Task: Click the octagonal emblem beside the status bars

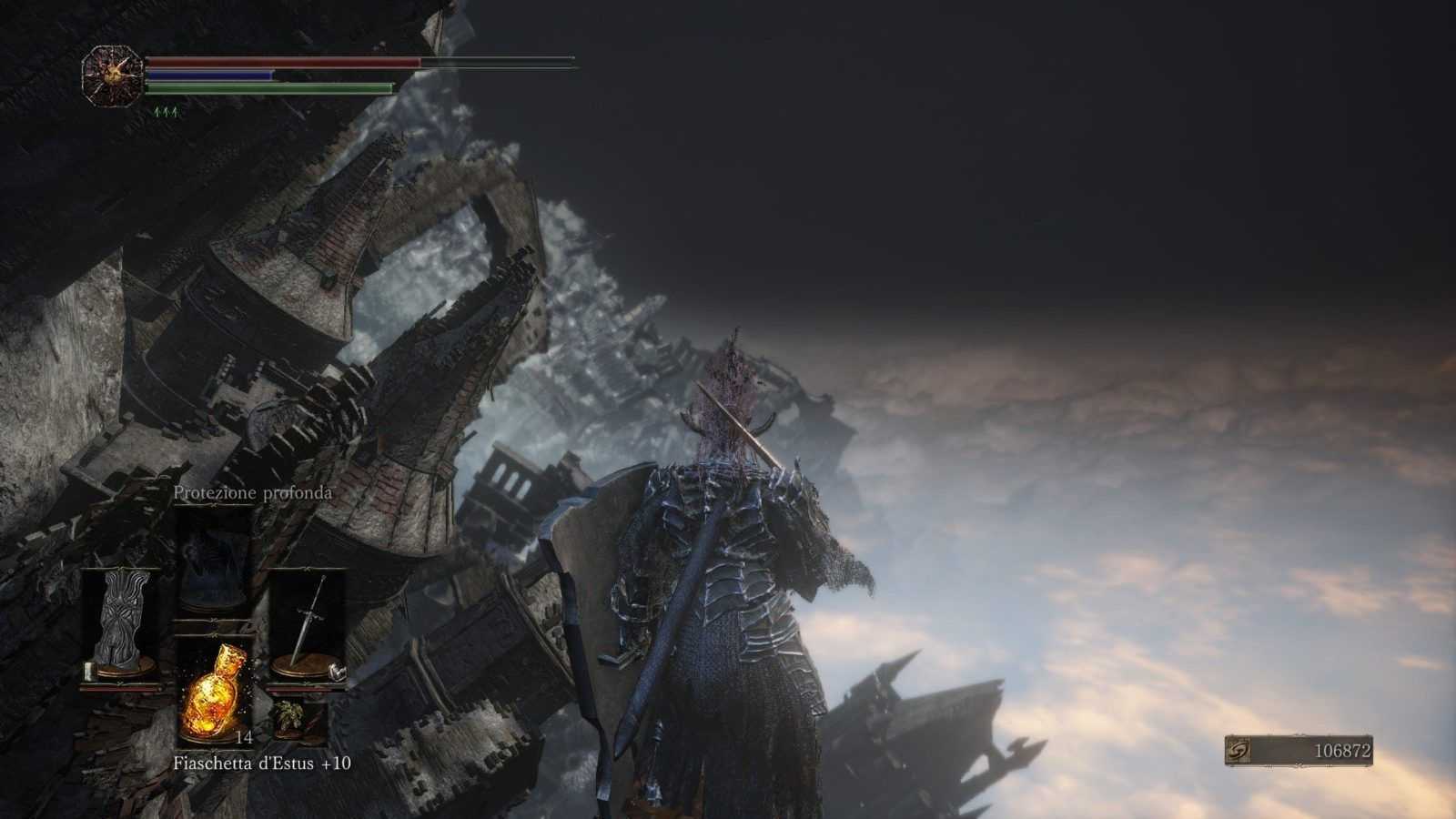Action: pyautogui.click(x=112, y=76)
